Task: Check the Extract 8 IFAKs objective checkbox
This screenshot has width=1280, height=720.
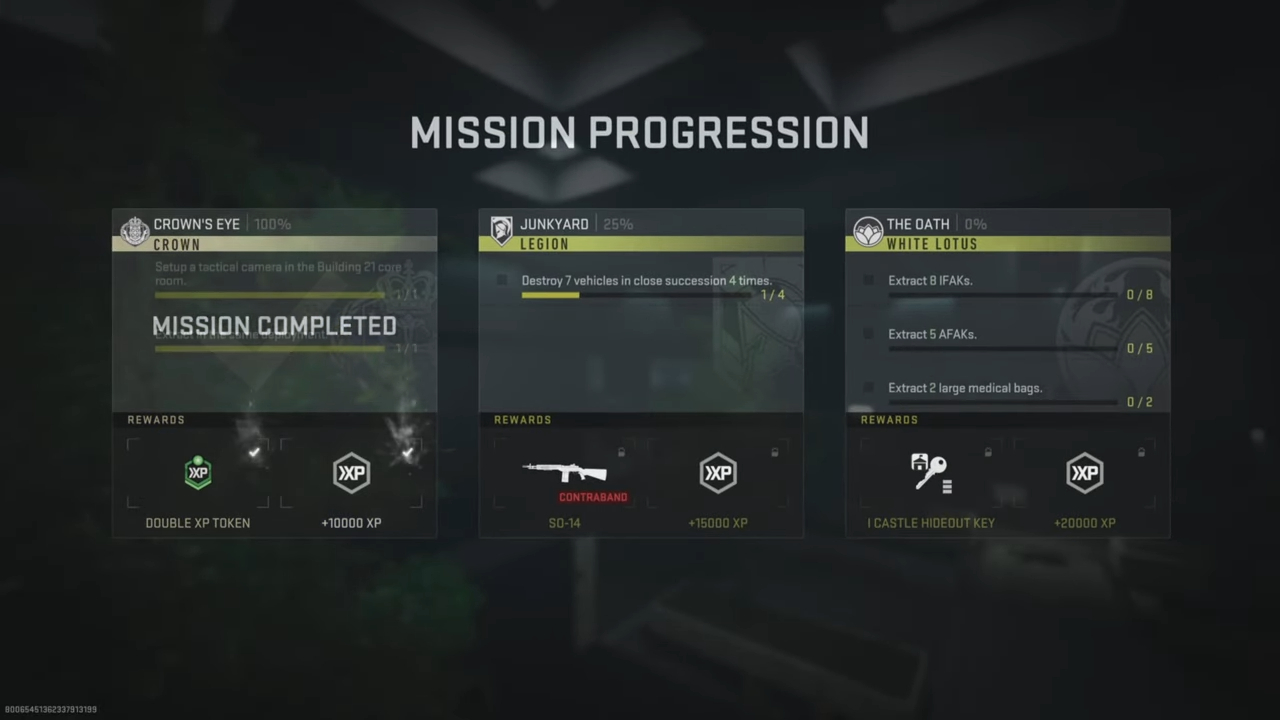Action: point(869,281)
